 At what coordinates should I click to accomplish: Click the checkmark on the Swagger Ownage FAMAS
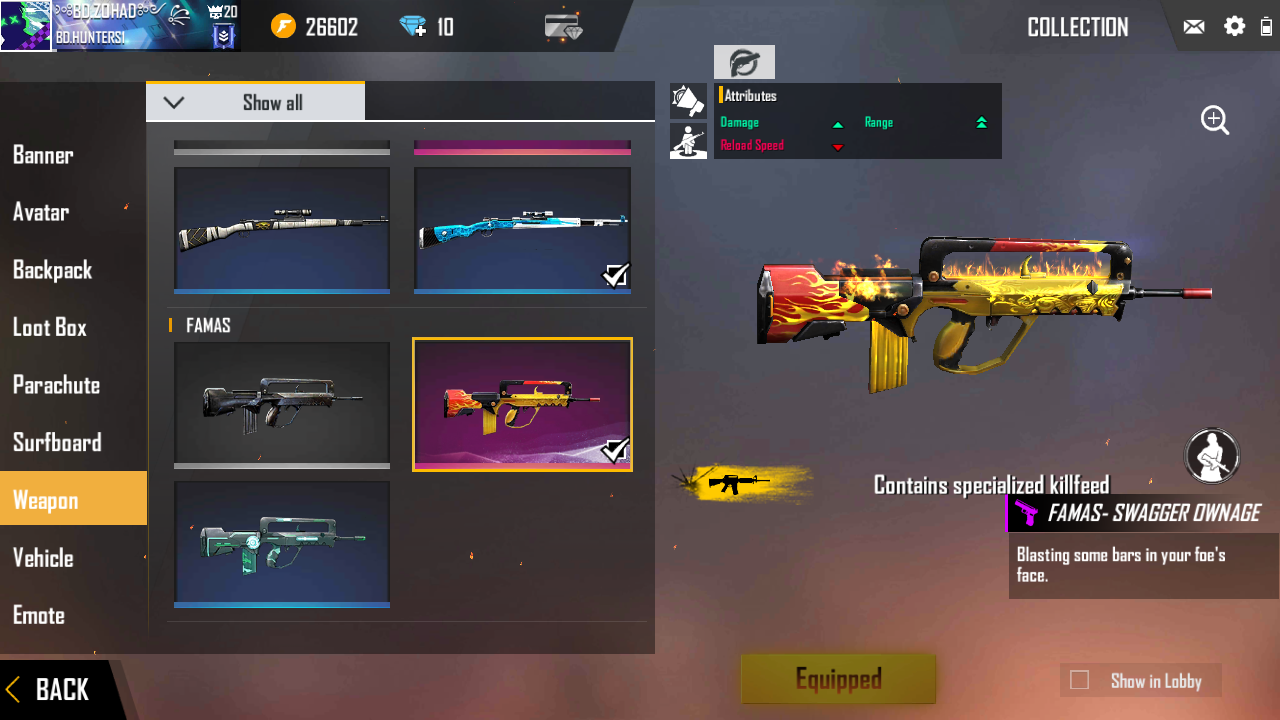tap(617, 452)
